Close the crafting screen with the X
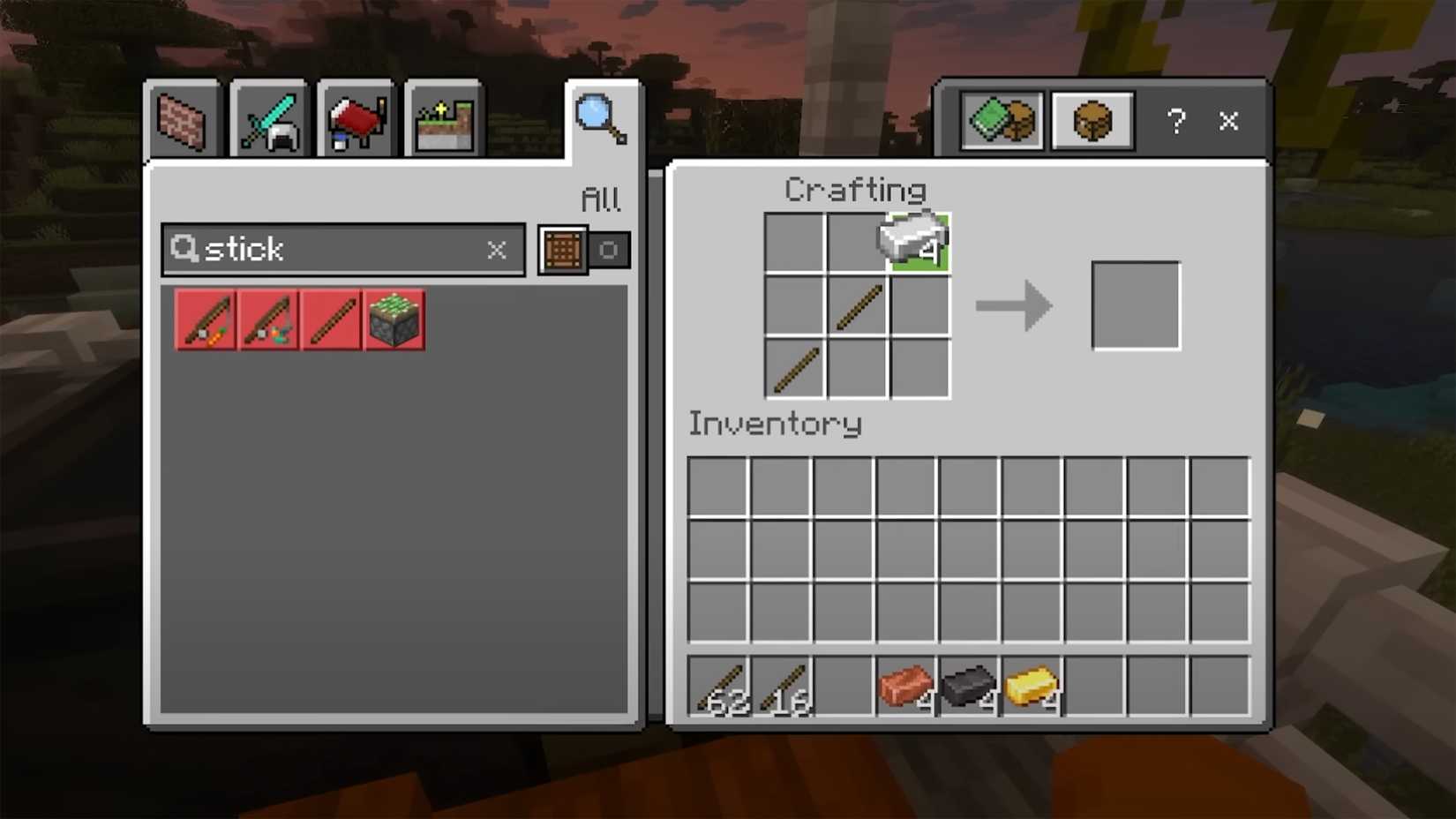This screenshot has width=1456, height=819. tap(1228, 121)
